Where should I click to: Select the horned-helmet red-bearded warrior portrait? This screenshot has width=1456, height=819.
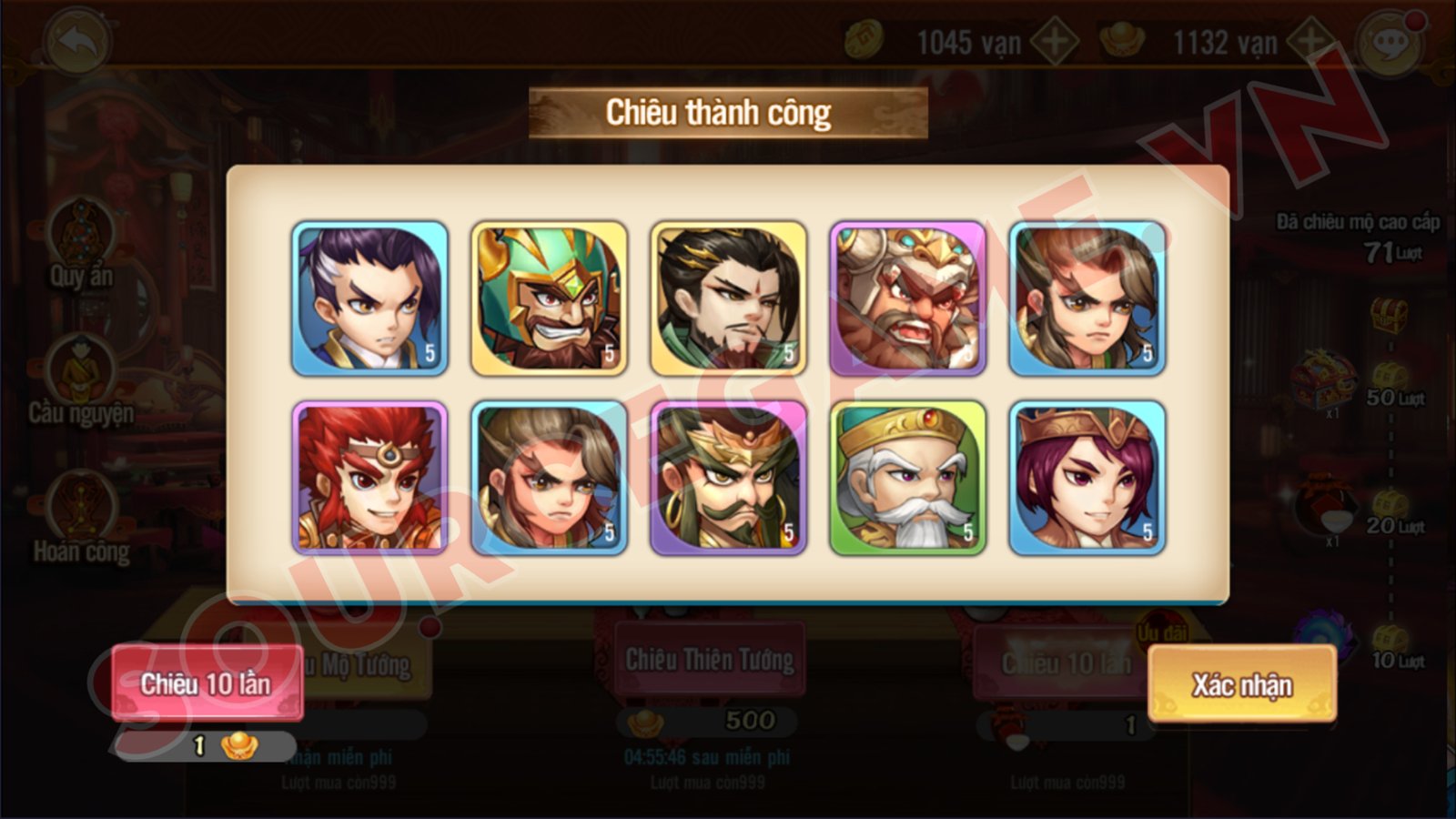(907, 298)
